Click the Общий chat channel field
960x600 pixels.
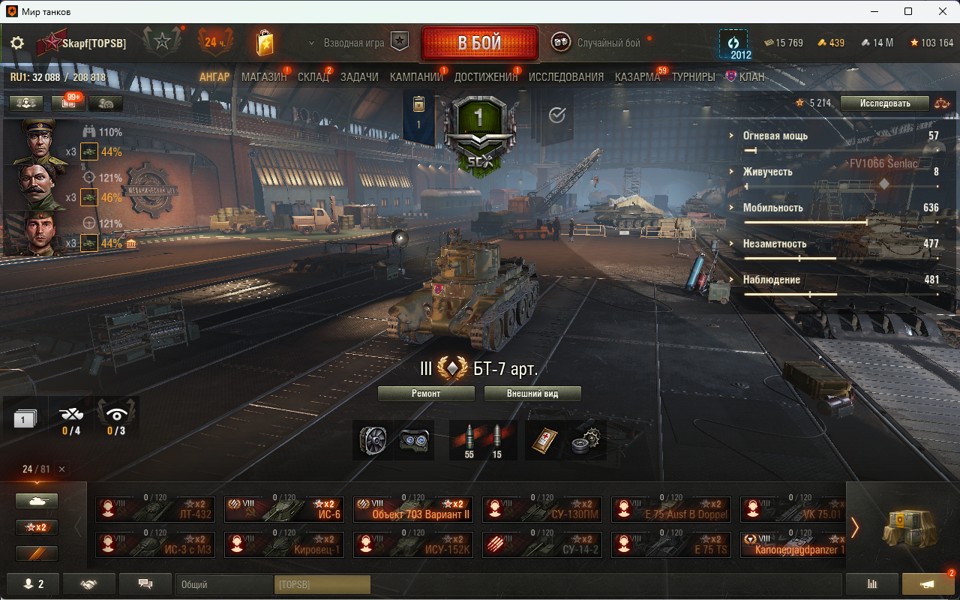[224, 584]
